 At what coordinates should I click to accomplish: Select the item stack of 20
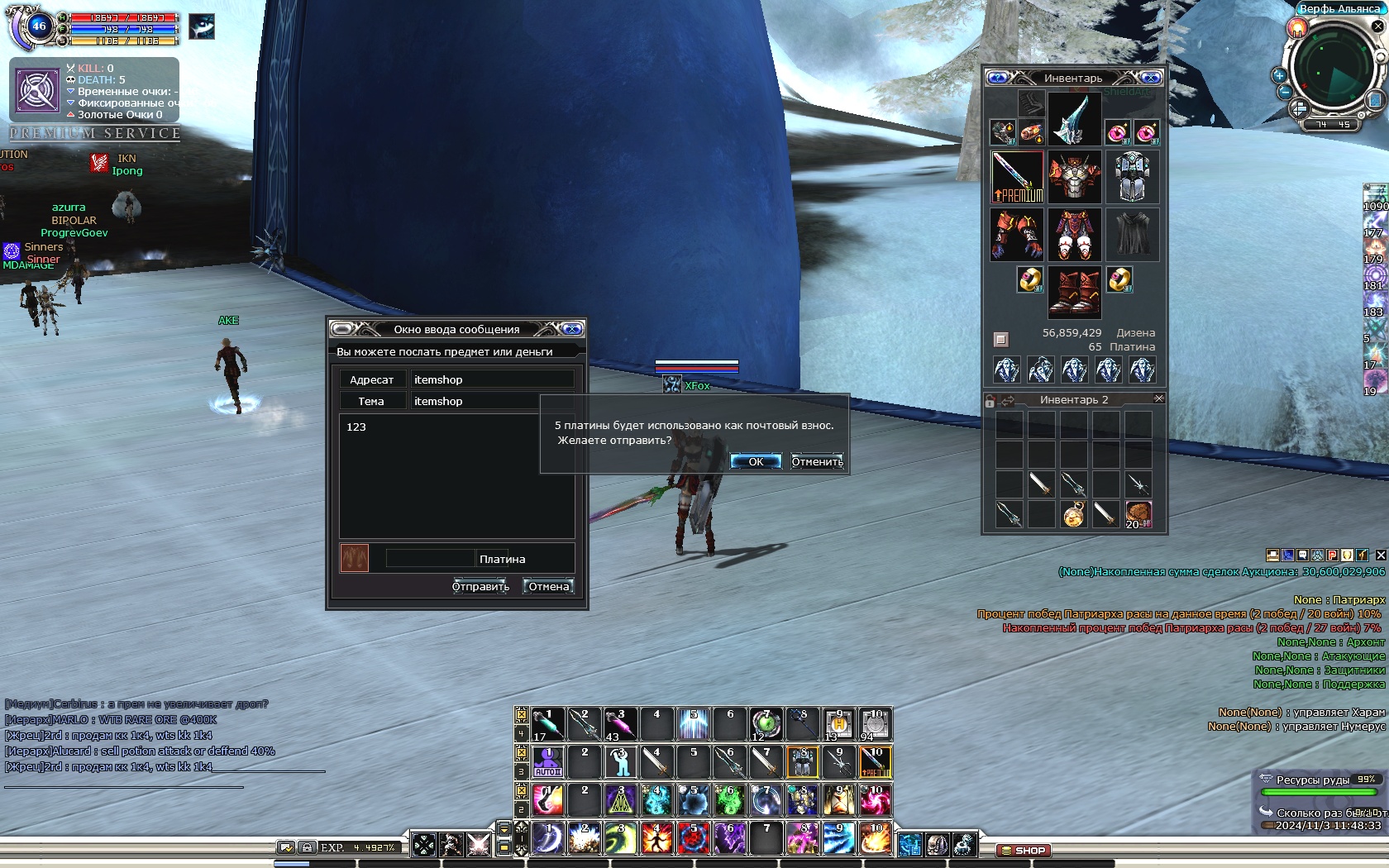tap(1138, 514)
